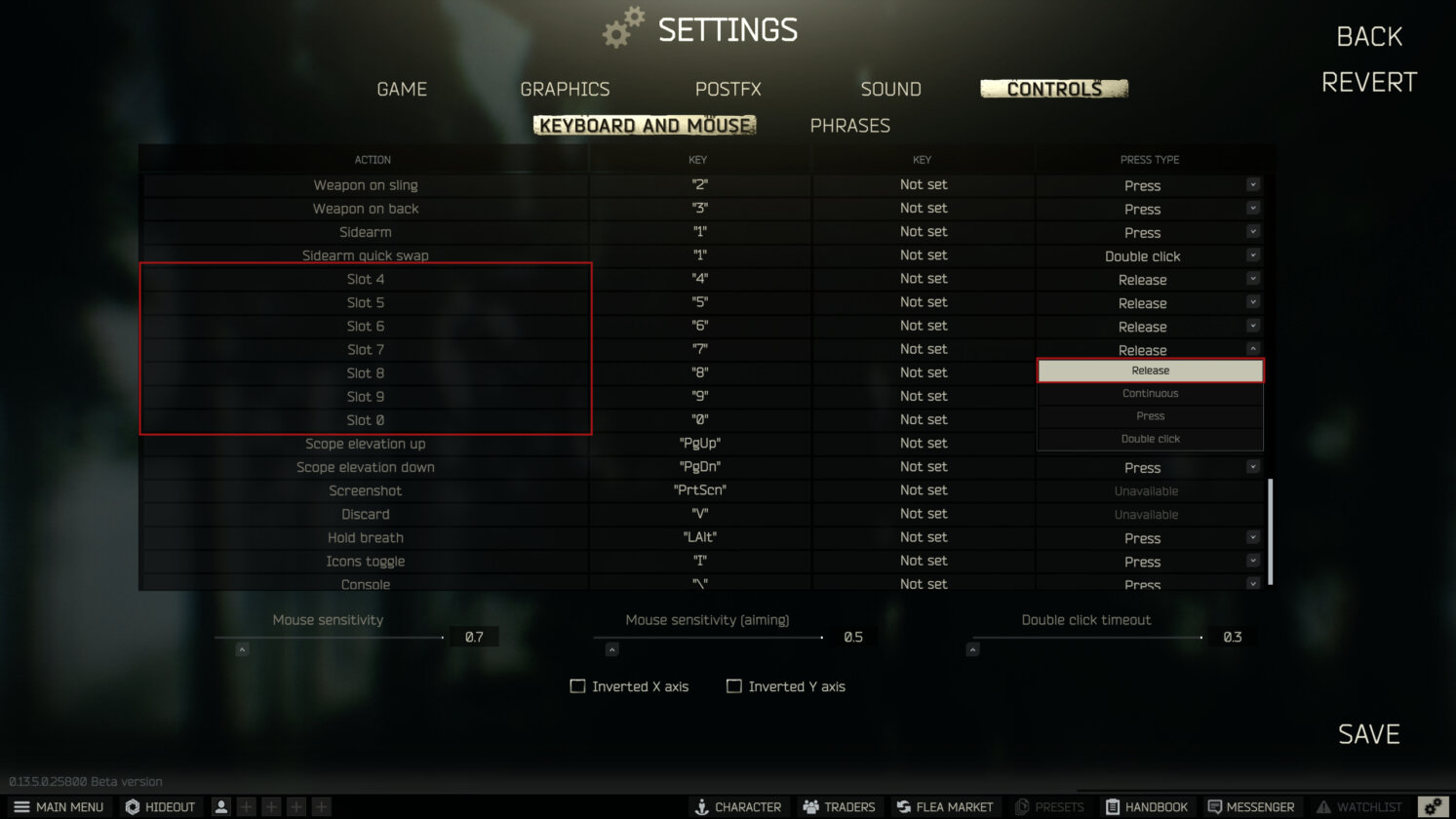Viewport: 1456px width, 819px height.
Task: Enable the Inverted Y axis checkbox
Action: tap(733, 686)
